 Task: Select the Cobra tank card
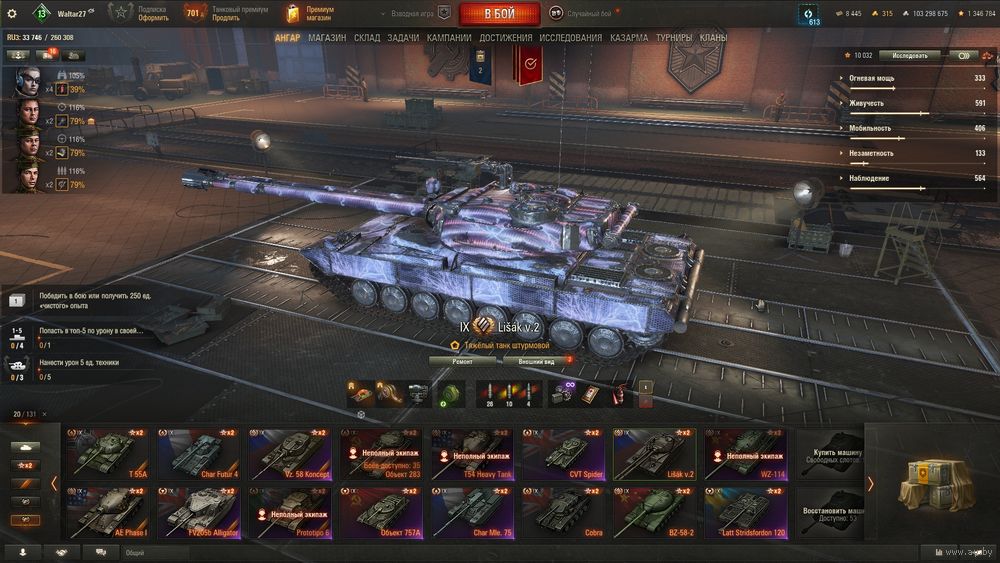(x=563, y=512)
